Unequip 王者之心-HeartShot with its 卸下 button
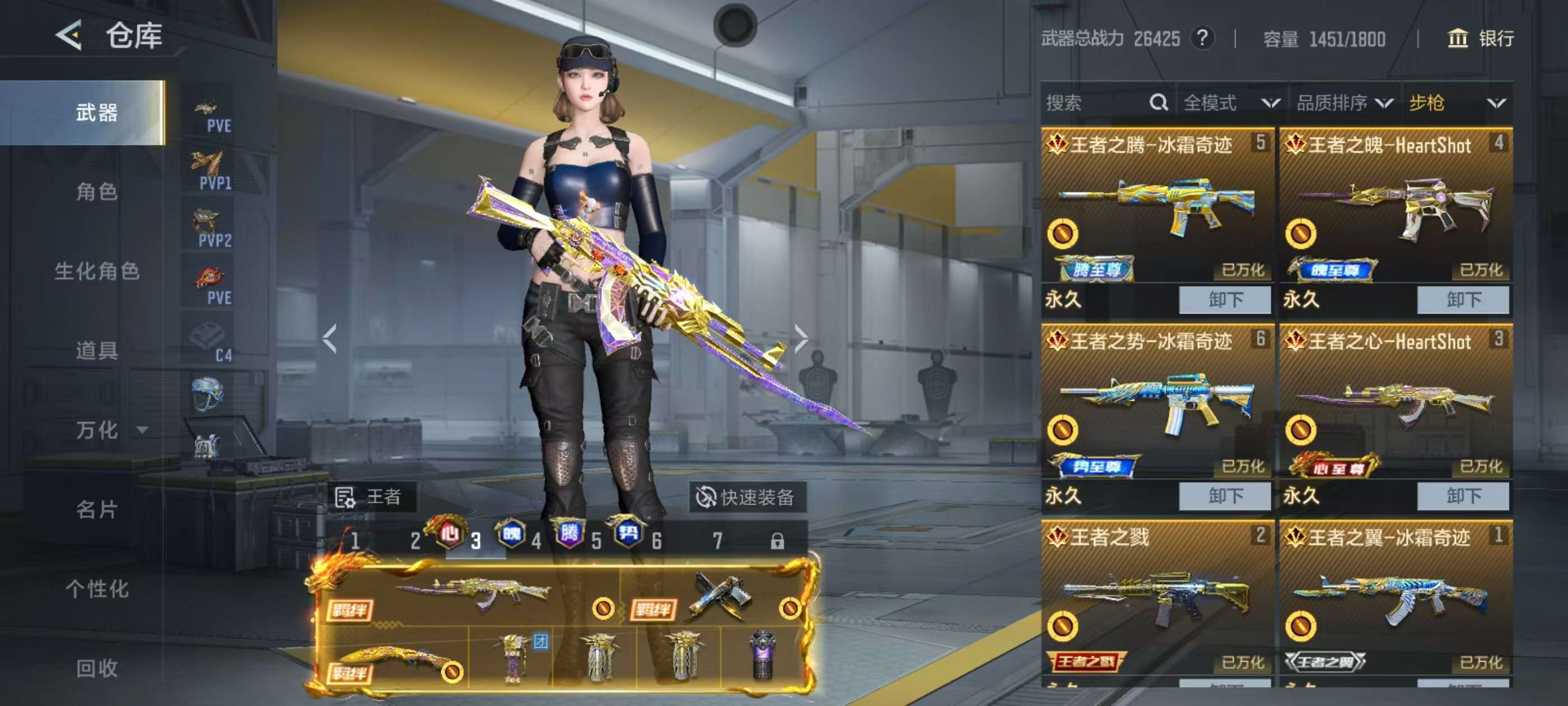Viewport: 1568px width, 706px height. point(1463,496)
